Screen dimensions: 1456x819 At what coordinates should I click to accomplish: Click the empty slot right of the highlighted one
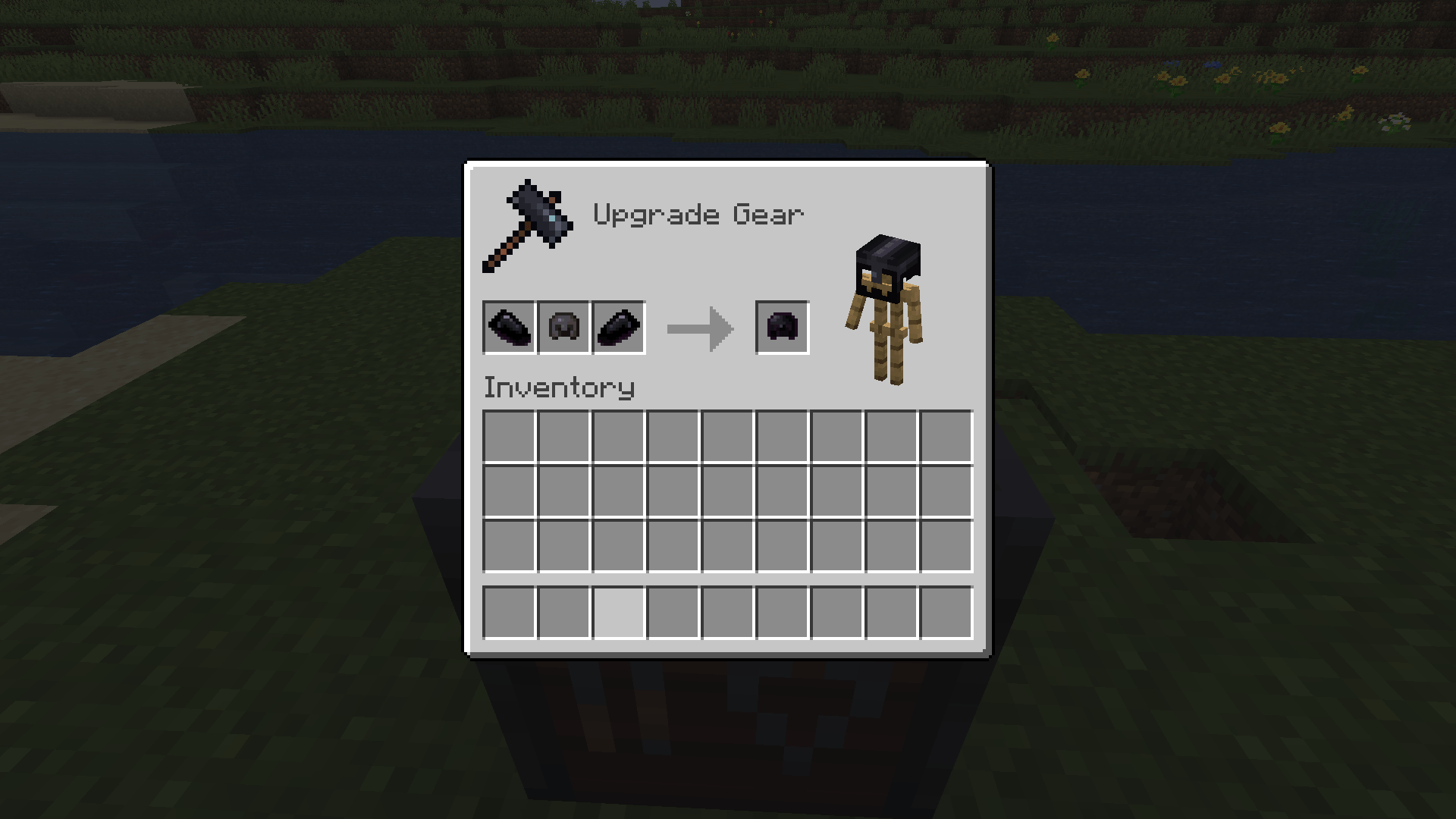click(x=673, y=612)
